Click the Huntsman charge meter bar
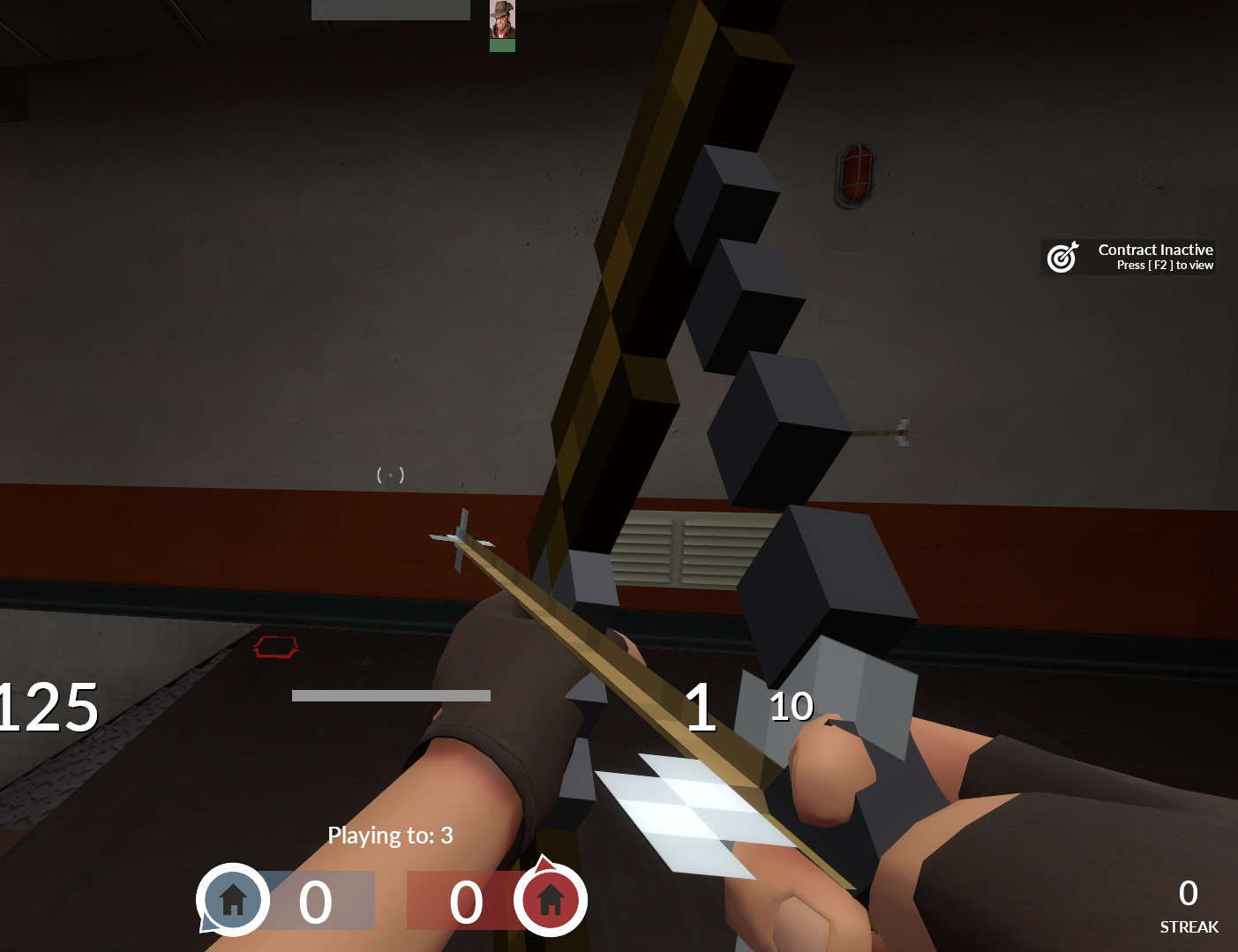 (390, 695)
